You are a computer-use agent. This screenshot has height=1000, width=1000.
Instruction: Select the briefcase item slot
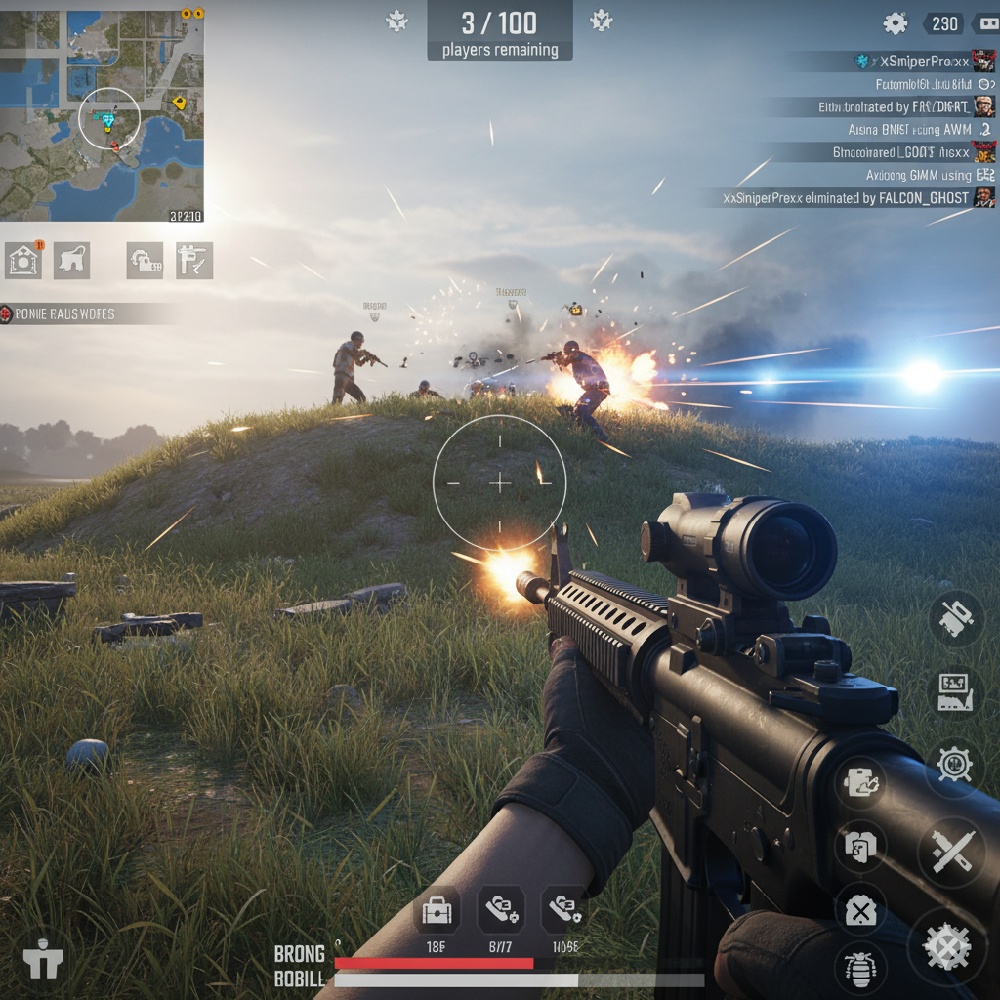pos(436,911)
